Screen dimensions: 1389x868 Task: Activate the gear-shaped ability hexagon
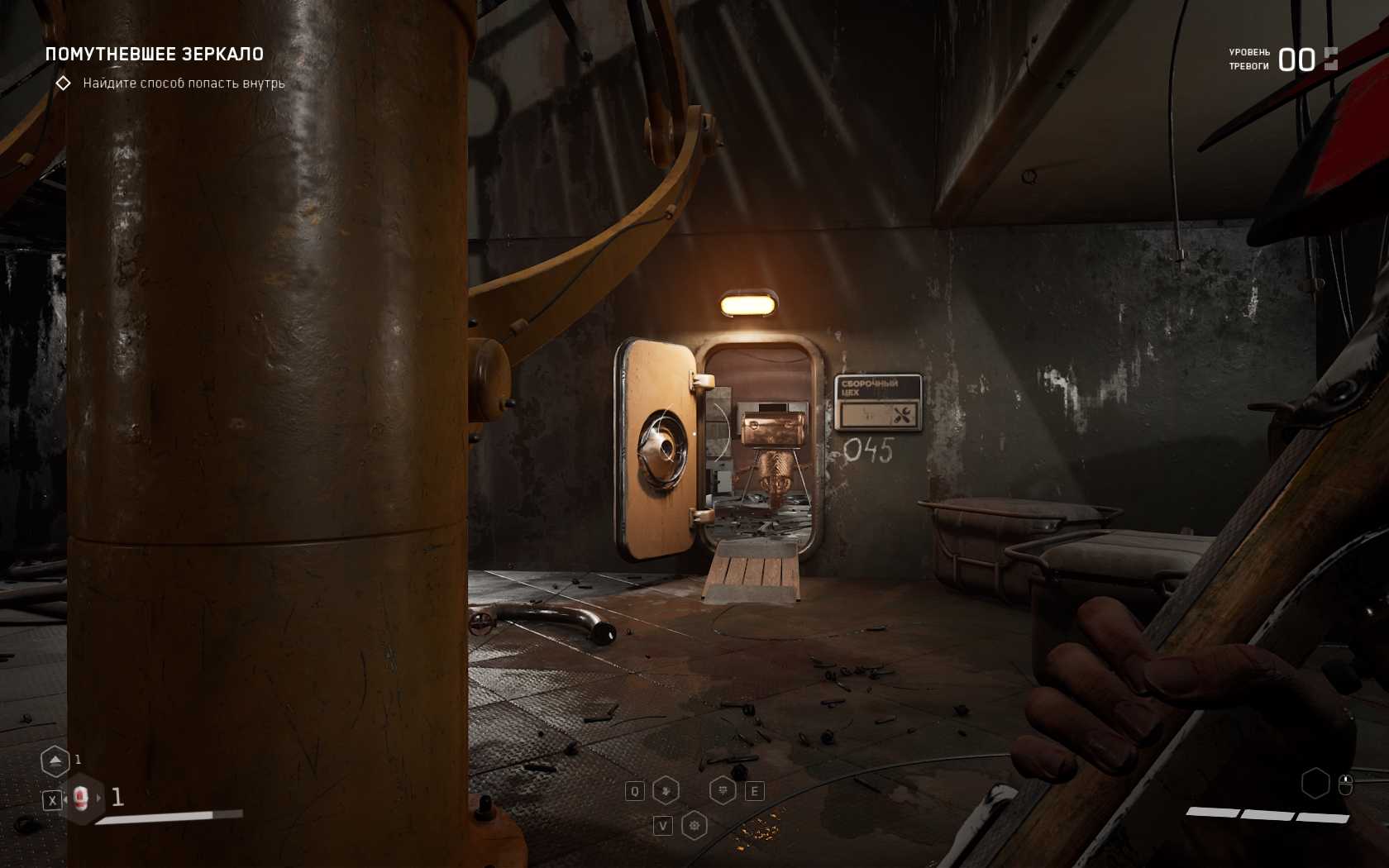point(694,825)
